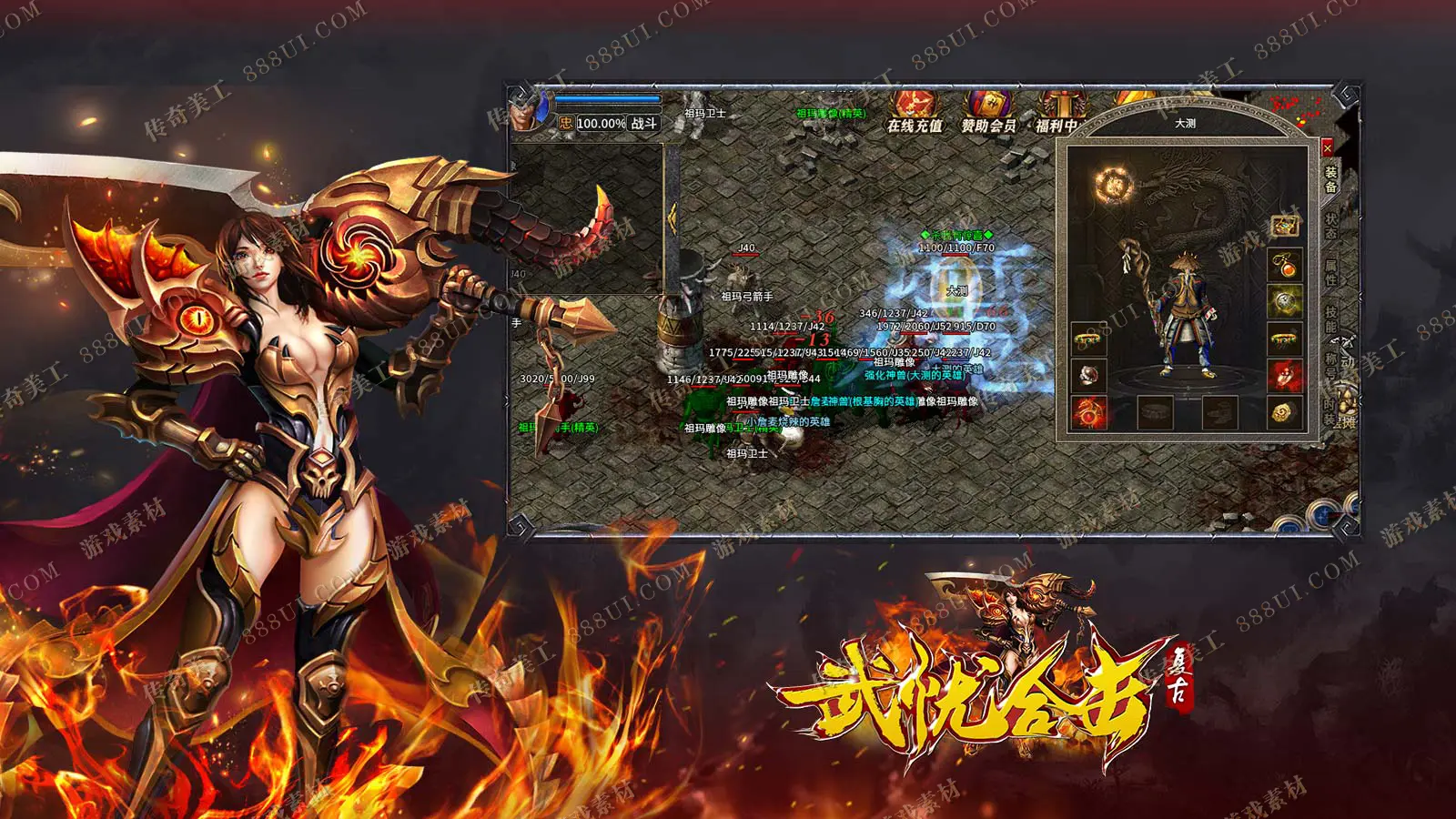Select the red dragon emblem slot

coord(1088,411)
